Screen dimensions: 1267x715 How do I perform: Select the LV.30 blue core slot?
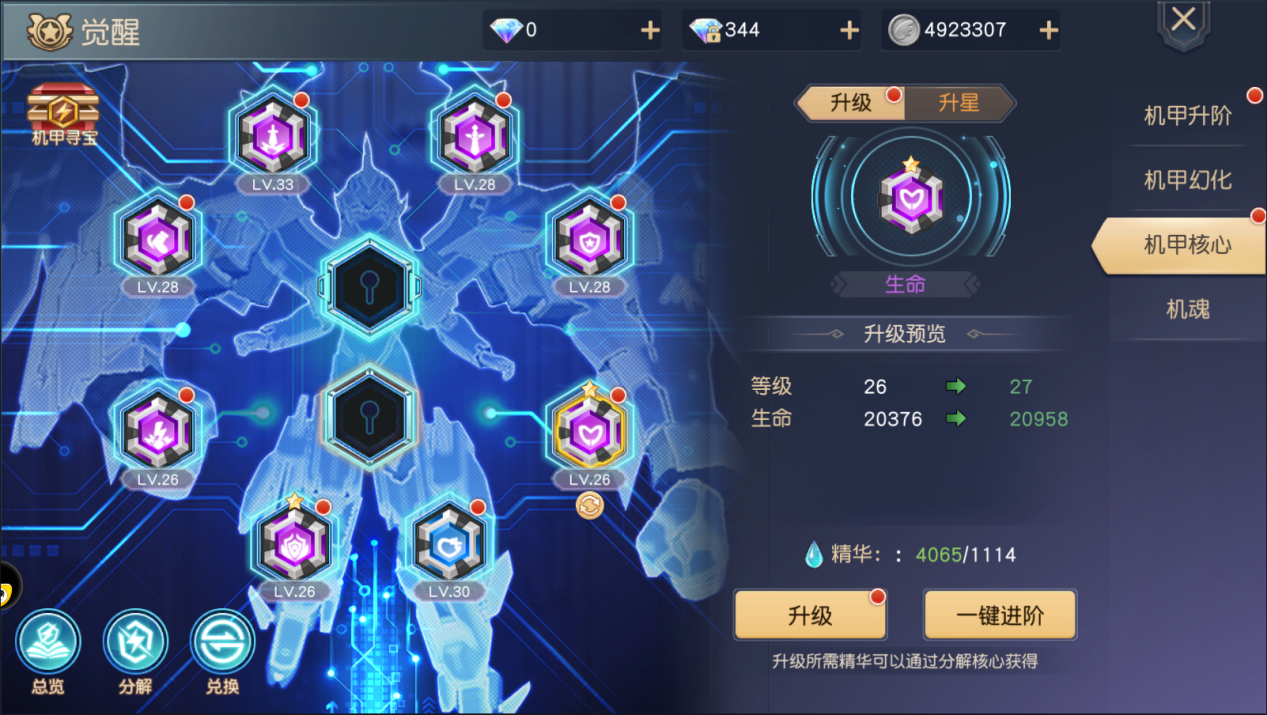coord(449,544)
